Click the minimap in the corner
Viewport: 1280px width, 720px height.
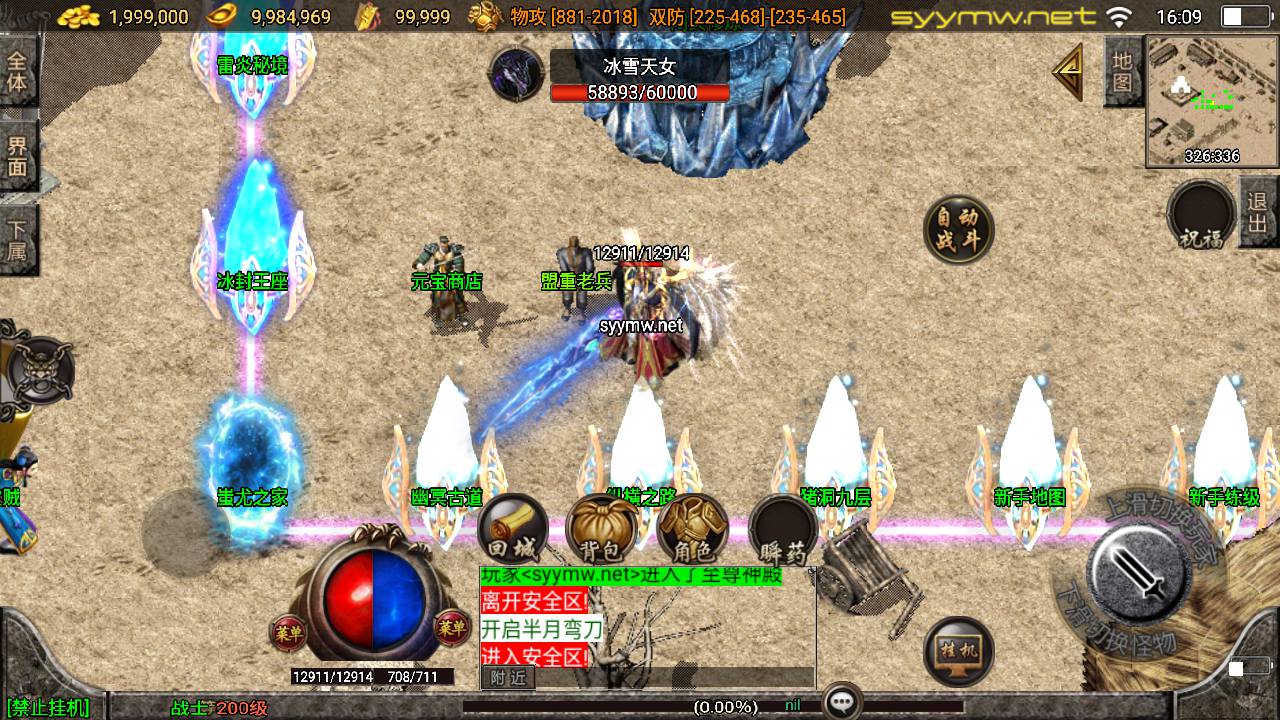point(1211,101)
